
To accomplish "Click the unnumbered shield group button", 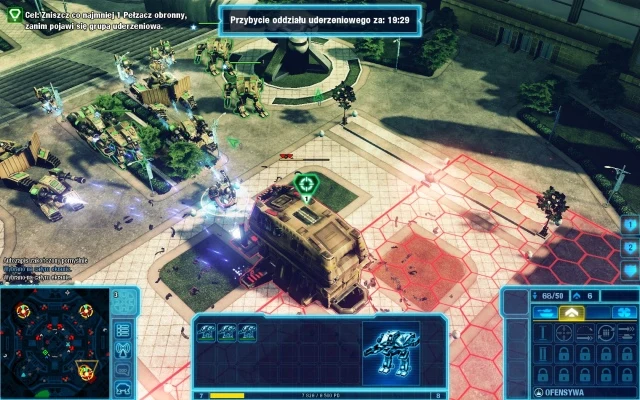I will click(629, 270).
